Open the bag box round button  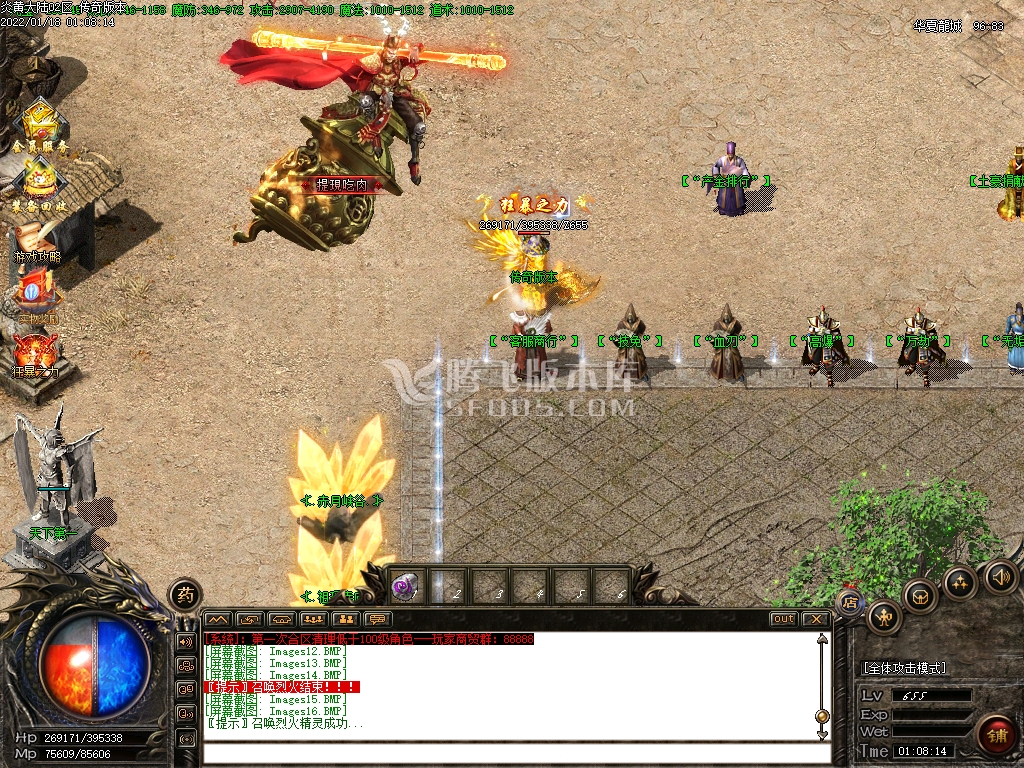click(x=920, y=596)
